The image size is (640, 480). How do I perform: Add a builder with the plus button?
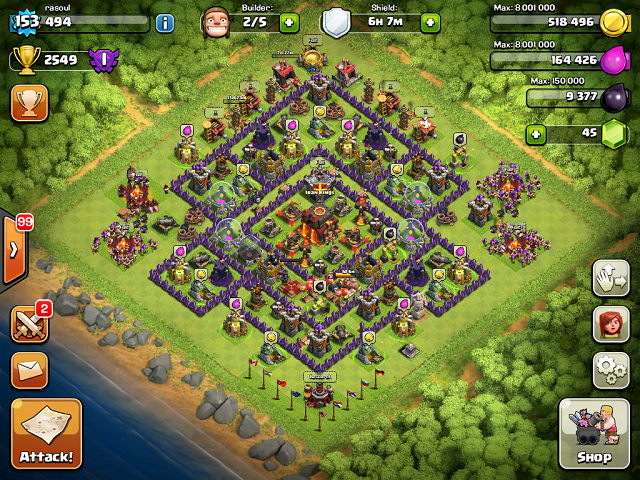pyautogui.click(x=289, y=22)
